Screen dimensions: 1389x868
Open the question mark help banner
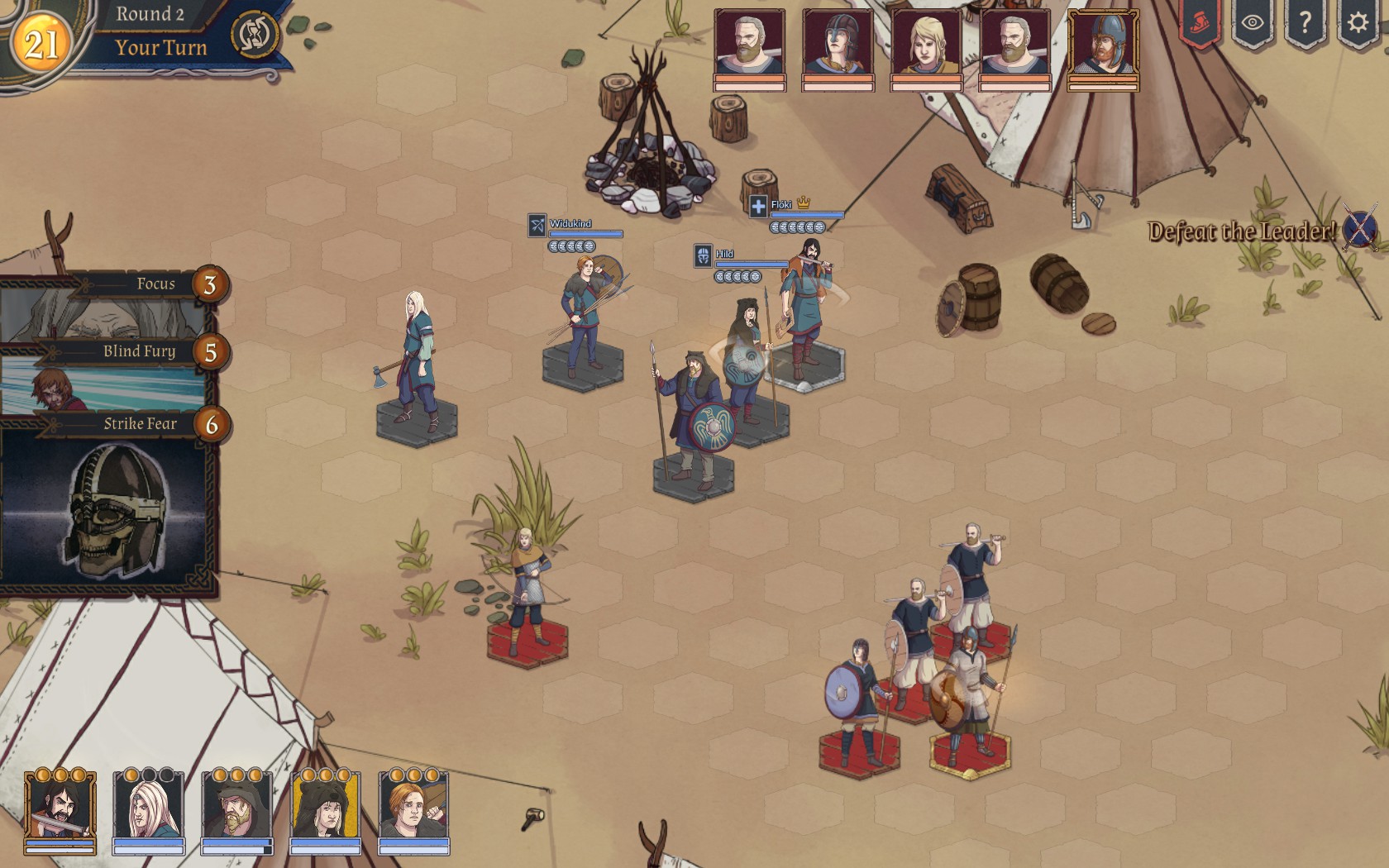(x=1305, y=23)
